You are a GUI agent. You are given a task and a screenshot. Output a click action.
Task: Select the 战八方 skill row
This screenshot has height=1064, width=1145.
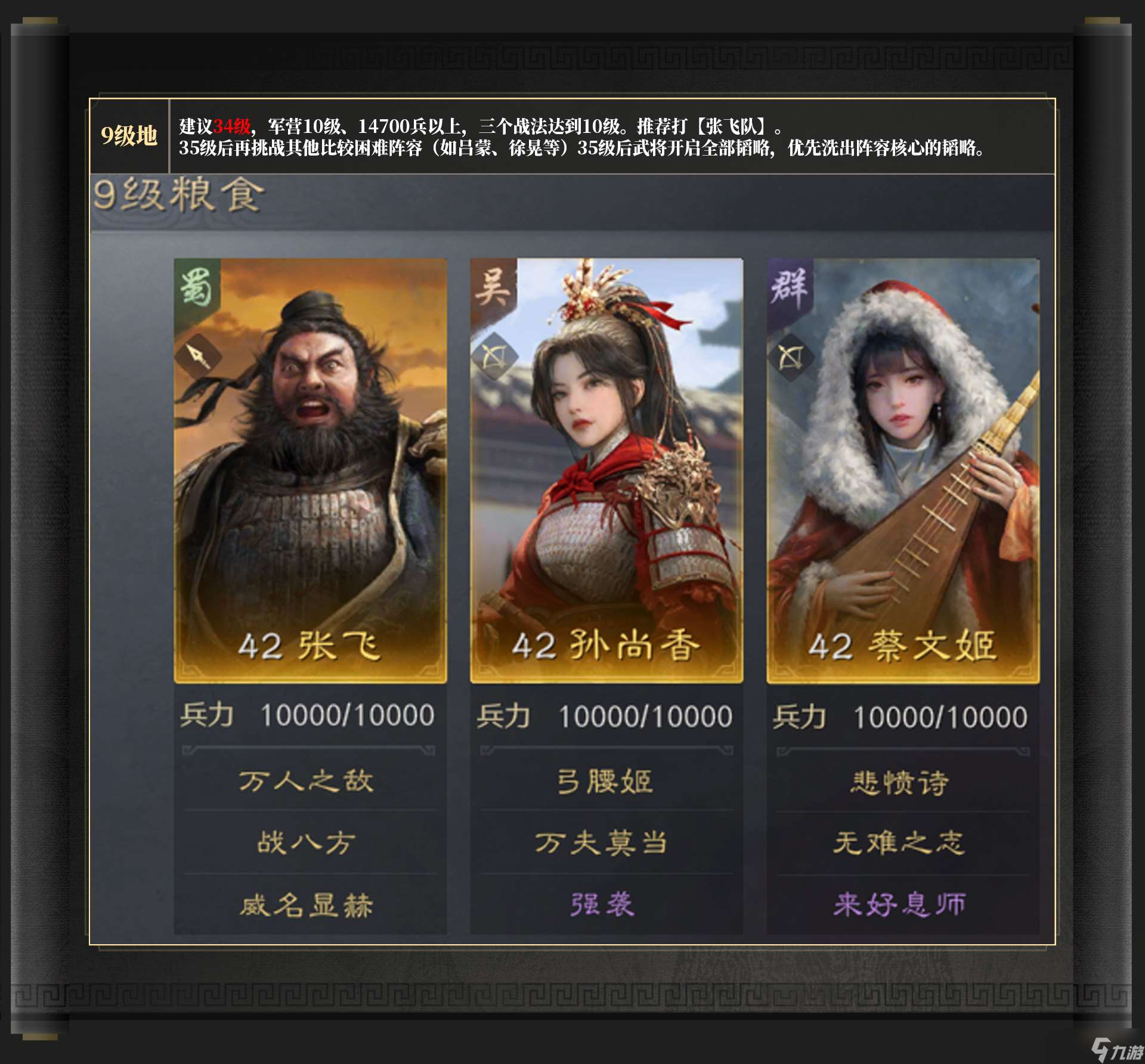pos(307,843)
